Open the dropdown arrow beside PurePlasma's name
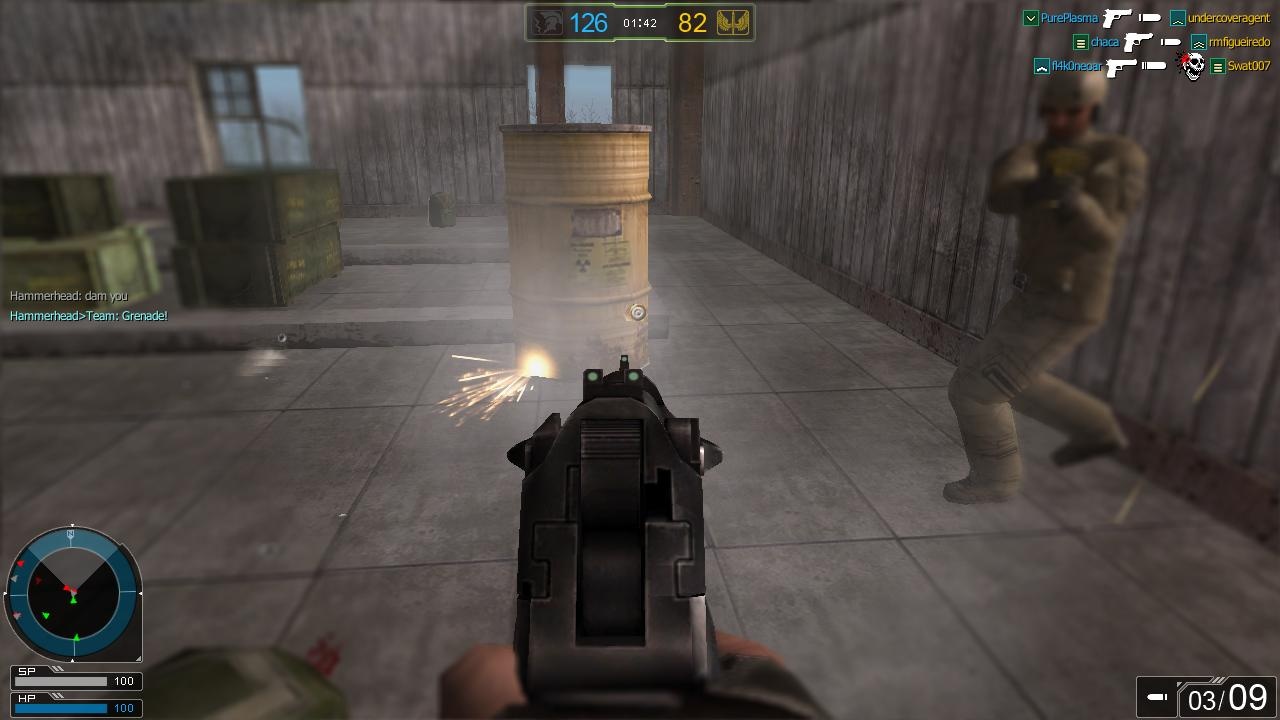This screenshot has width=1280, height=720. [x=1030, y=17]
